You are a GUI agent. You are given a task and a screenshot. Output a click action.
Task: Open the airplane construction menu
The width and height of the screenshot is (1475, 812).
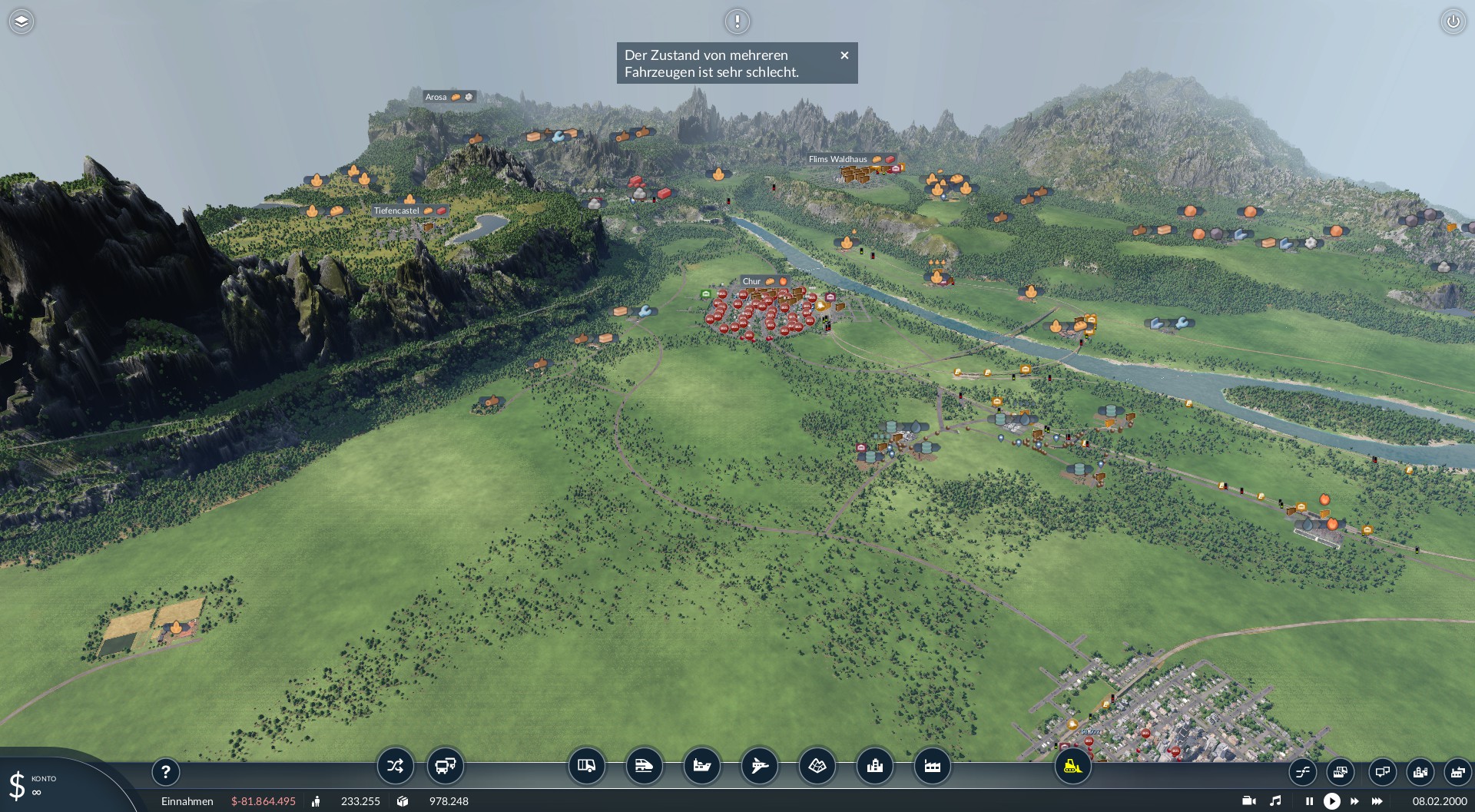pyautogui.click(x=759, y=766)
